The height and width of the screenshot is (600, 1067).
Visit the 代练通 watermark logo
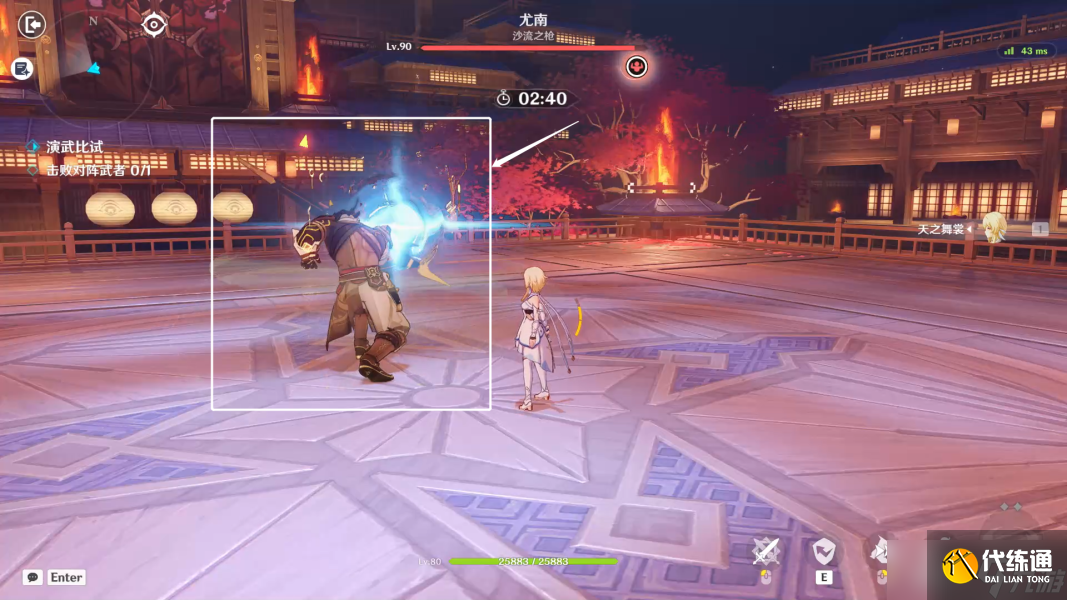tap(996, 565)
